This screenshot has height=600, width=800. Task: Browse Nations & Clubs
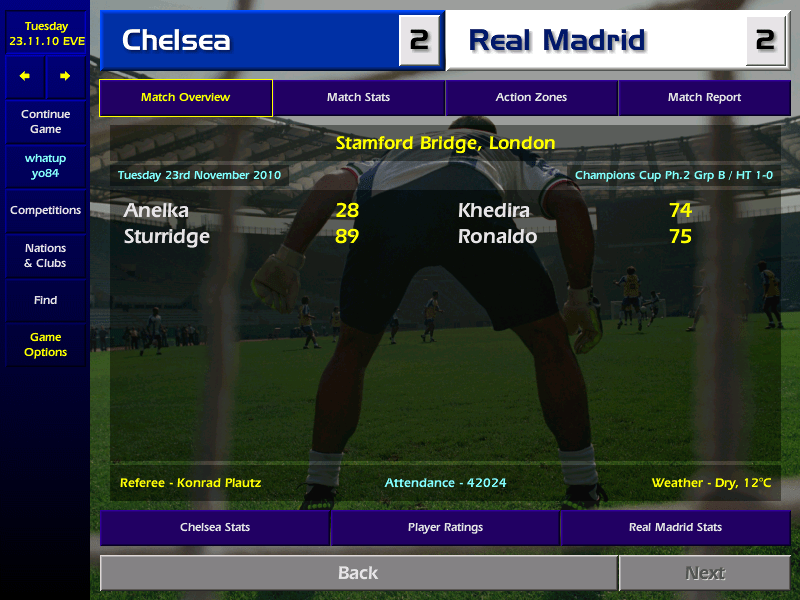(46, 256)
